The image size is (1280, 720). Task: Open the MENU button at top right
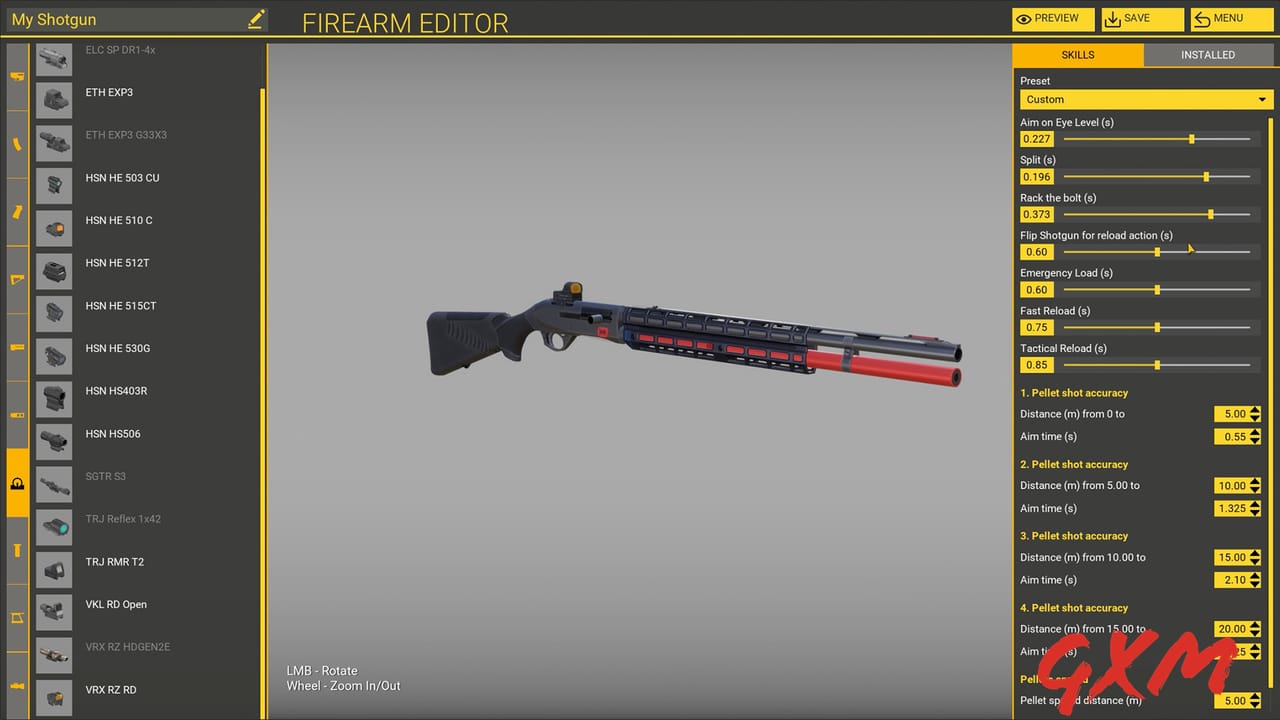pyautogui.click(x=1232, y=18)
